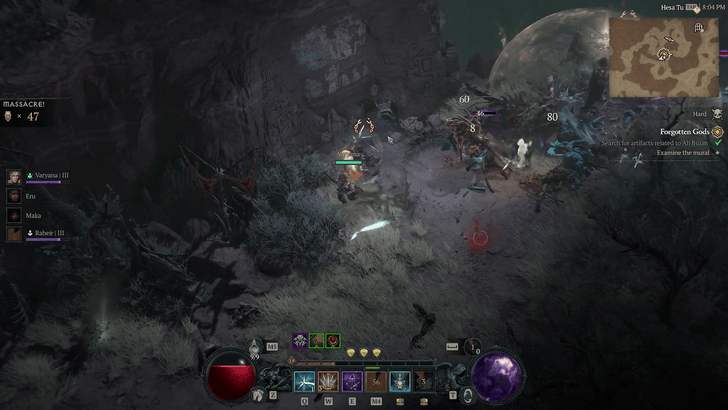This screenshot has width=728, height=410.
Task: Activate the cyan skill in the Q slot
Action: tap(304, 381)
